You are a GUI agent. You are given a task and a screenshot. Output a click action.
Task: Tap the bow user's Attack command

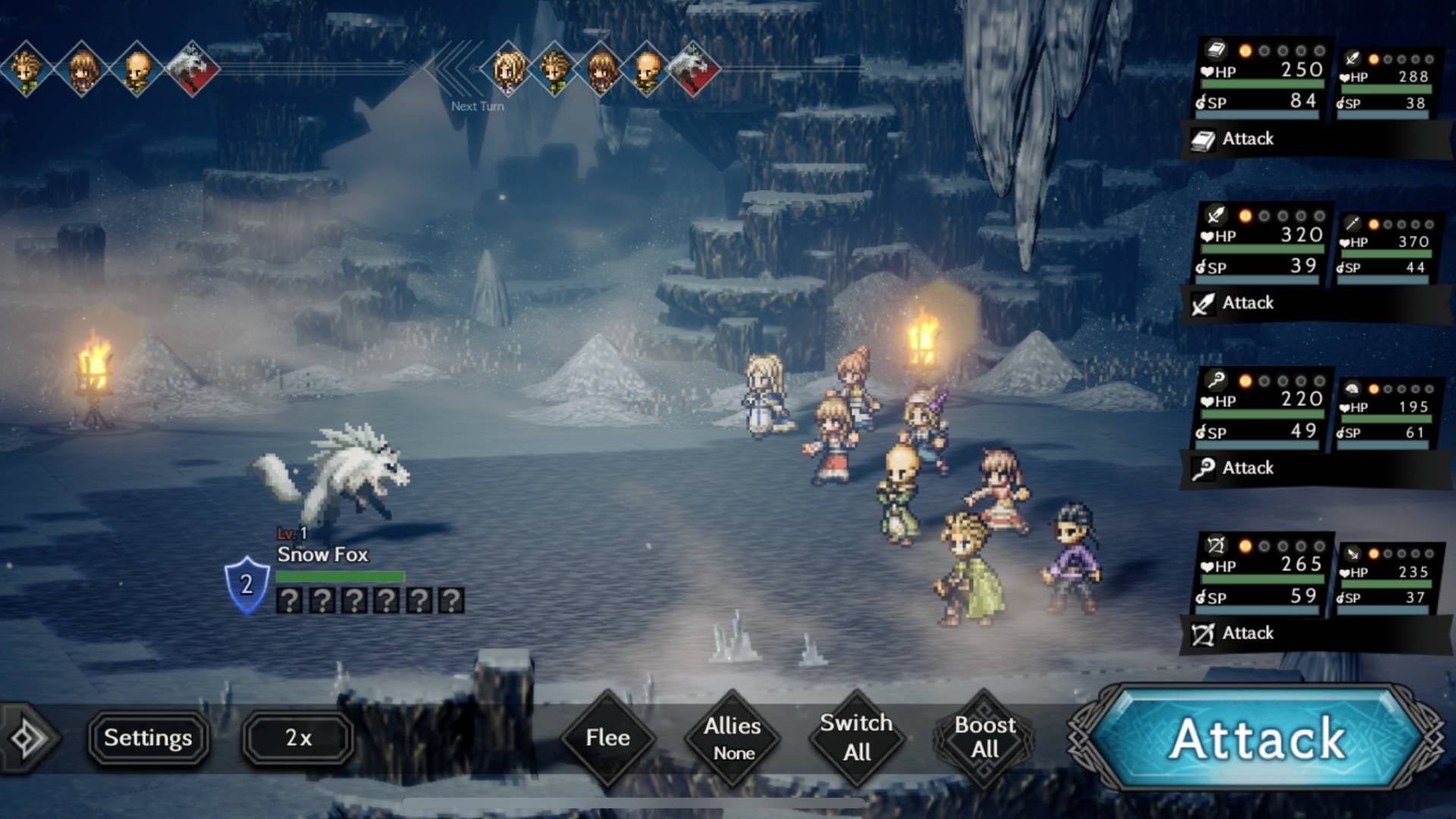coord(1247,633)
